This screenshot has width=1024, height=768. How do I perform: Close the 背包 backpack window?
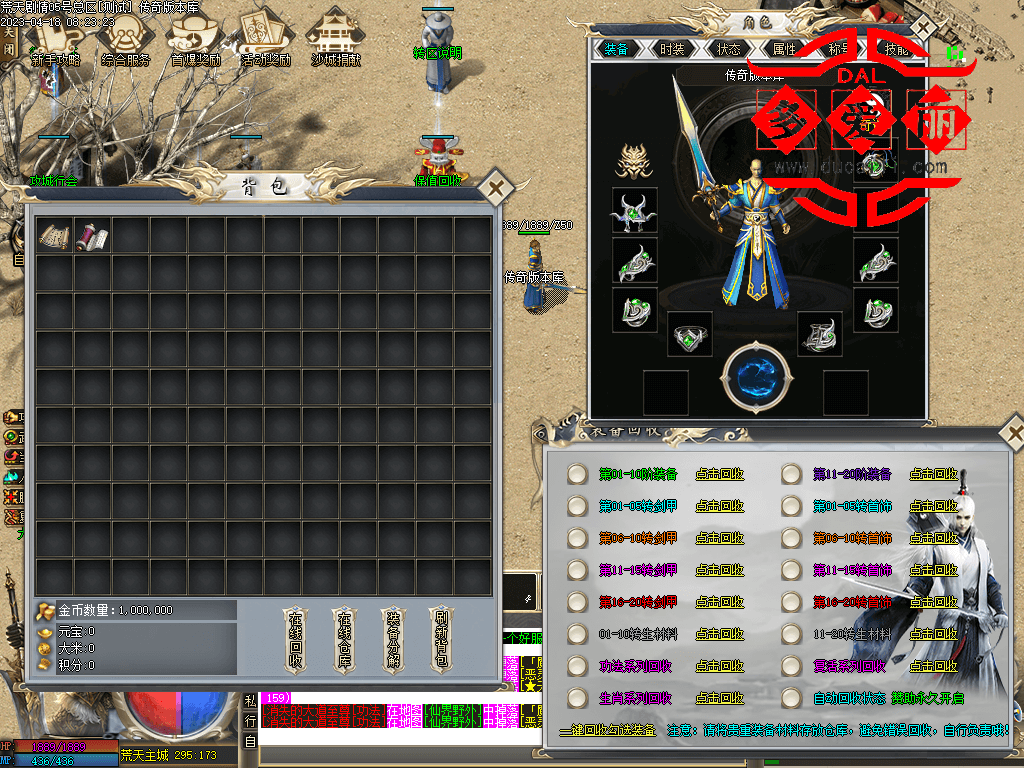pos(496,187)
